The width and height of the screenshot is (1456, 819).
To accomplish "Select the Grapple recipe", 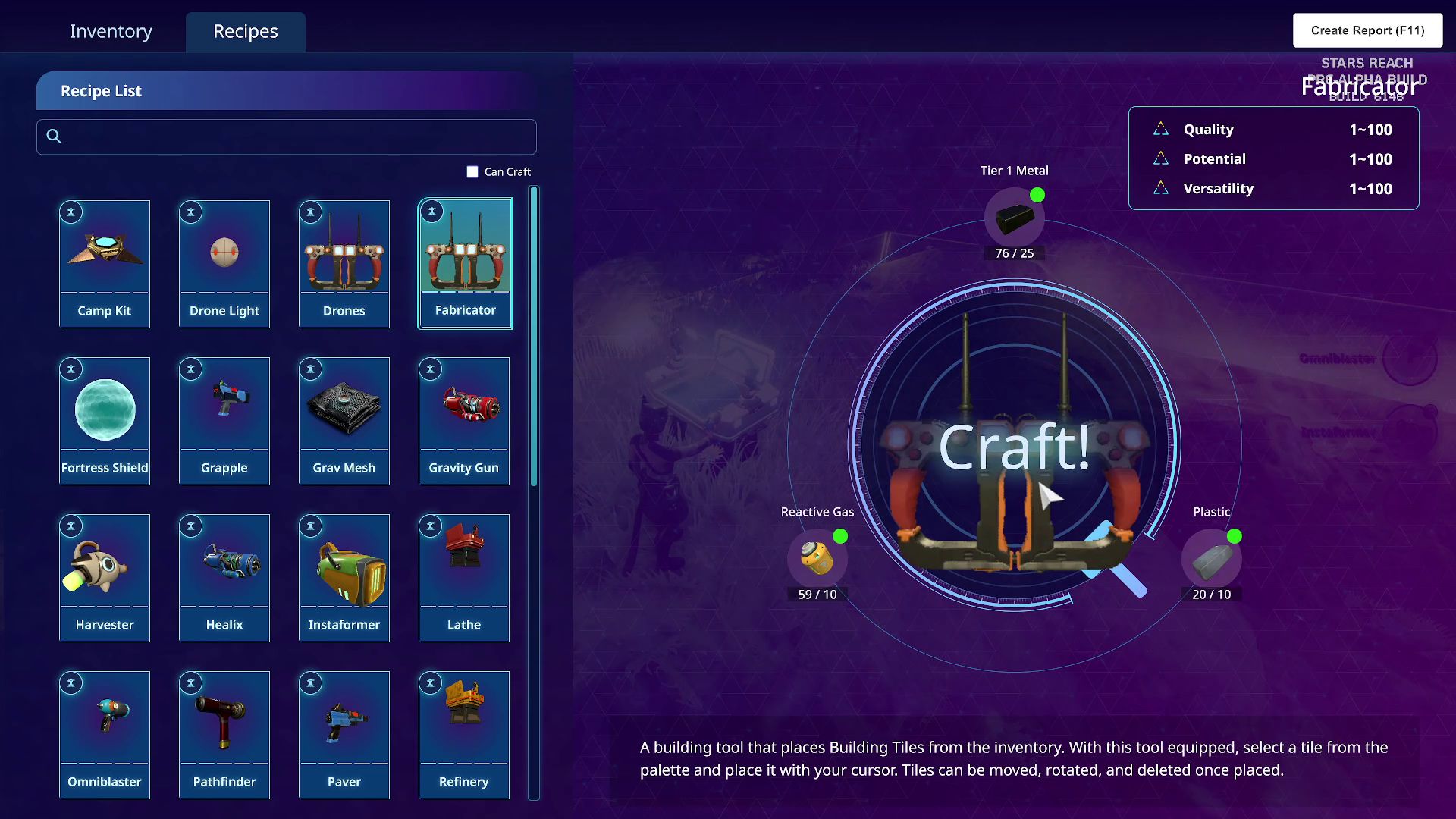I will [224, 421].
